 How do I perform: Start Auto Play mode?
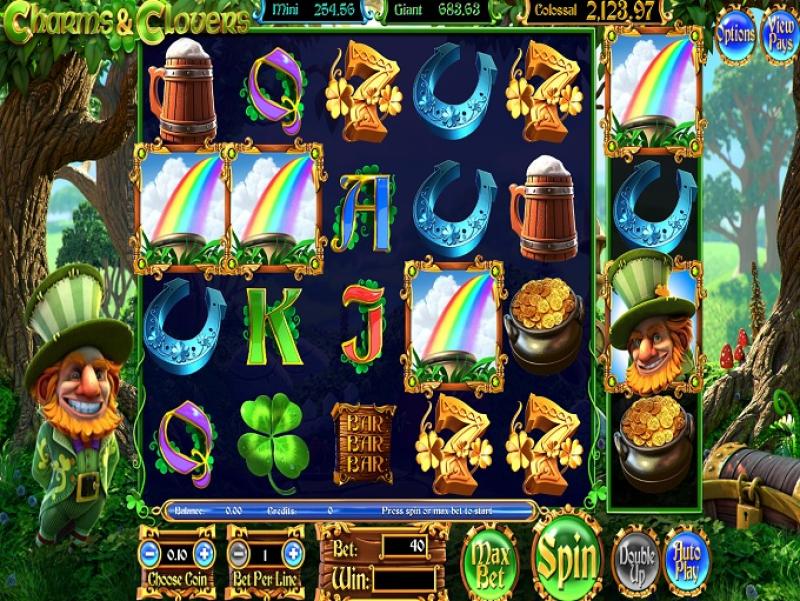coord(686,562)
